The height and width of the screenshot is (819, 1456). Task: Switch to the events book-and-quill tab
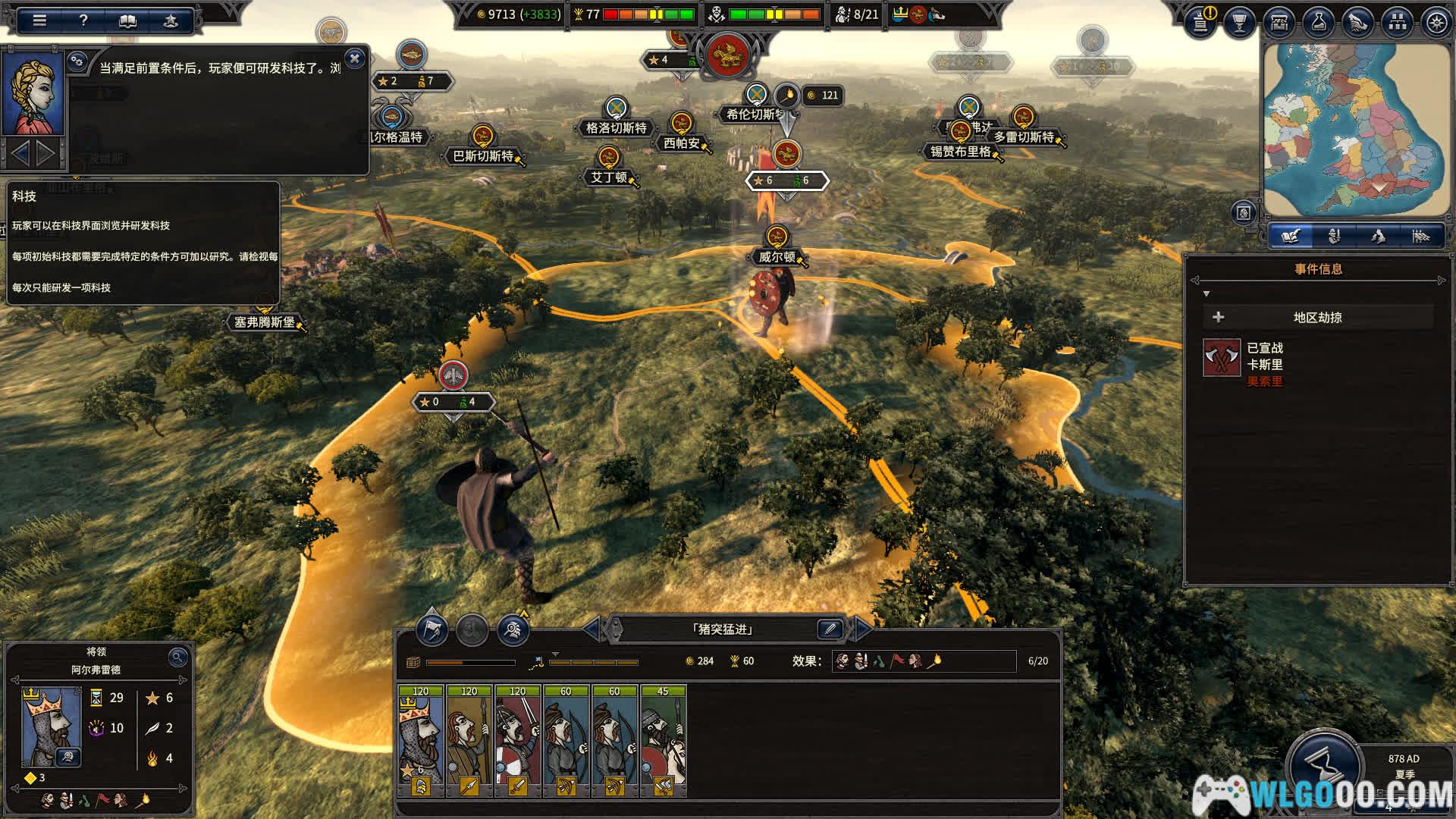pyautogui.click(x=1291, y=237)
